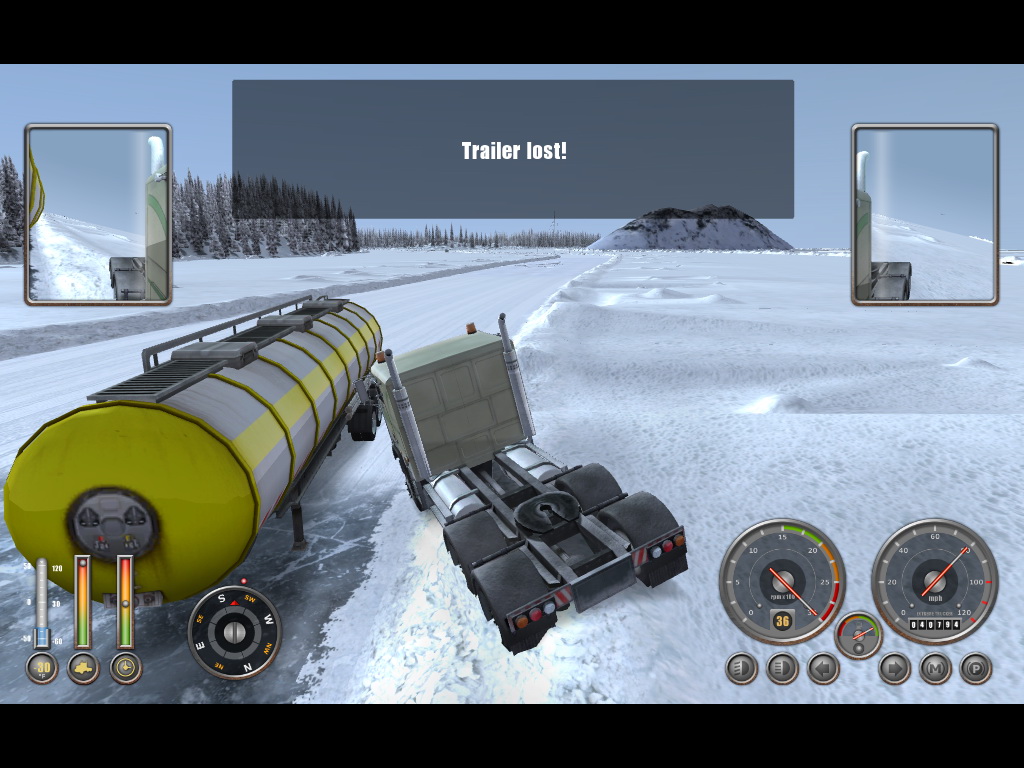Click the yellow clock time icon
The height and width of the screenshot is (768, 1024).
pos(125,667)
